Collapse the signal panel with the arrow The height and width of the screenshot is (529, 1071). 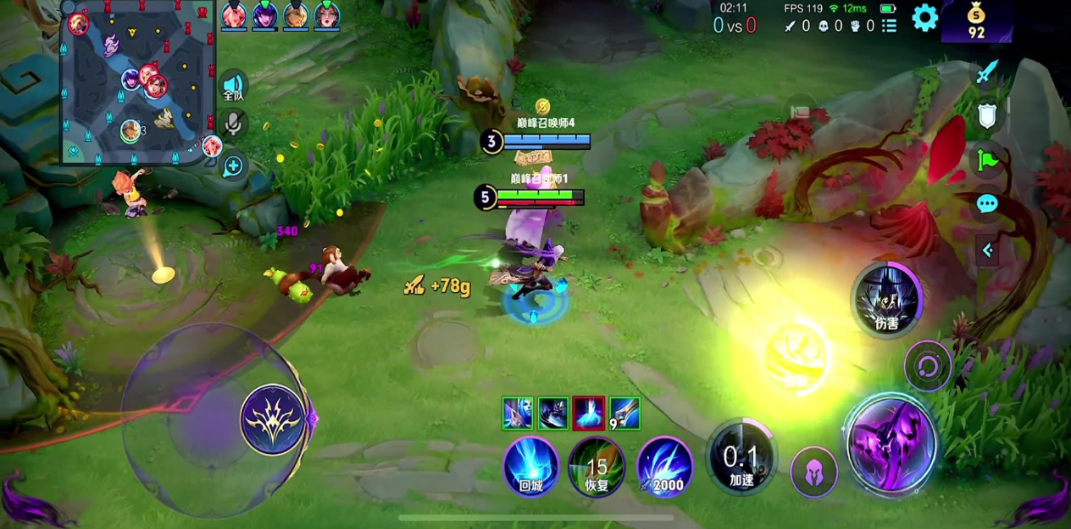coord(987,250)
